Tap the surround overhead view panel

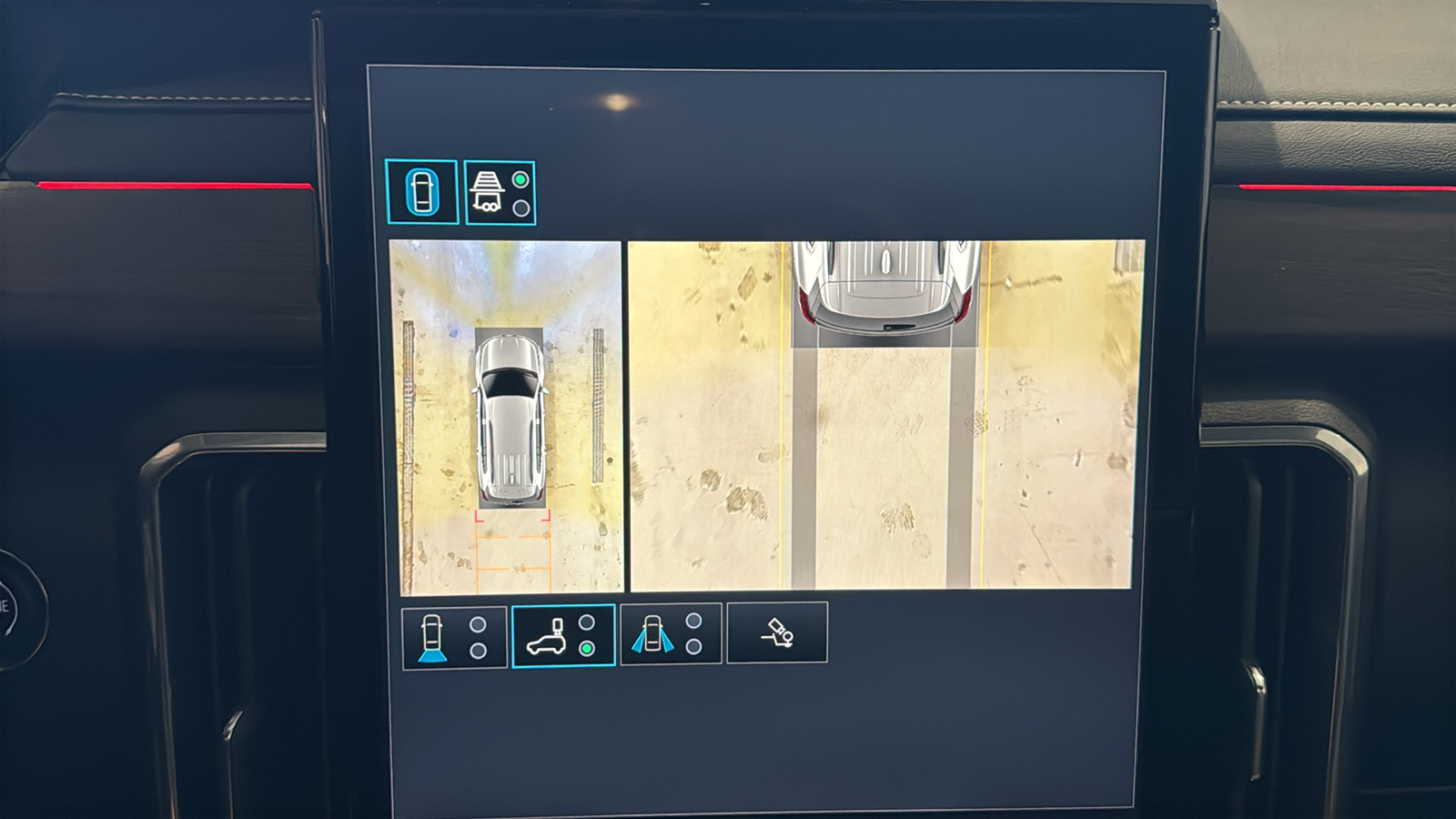[x=507, y=417]
